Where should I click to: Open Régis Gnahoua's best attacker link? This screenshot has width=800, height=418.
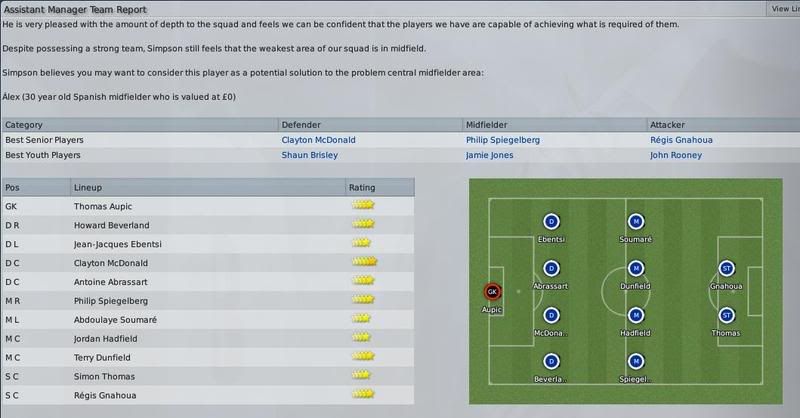(681, 140)
